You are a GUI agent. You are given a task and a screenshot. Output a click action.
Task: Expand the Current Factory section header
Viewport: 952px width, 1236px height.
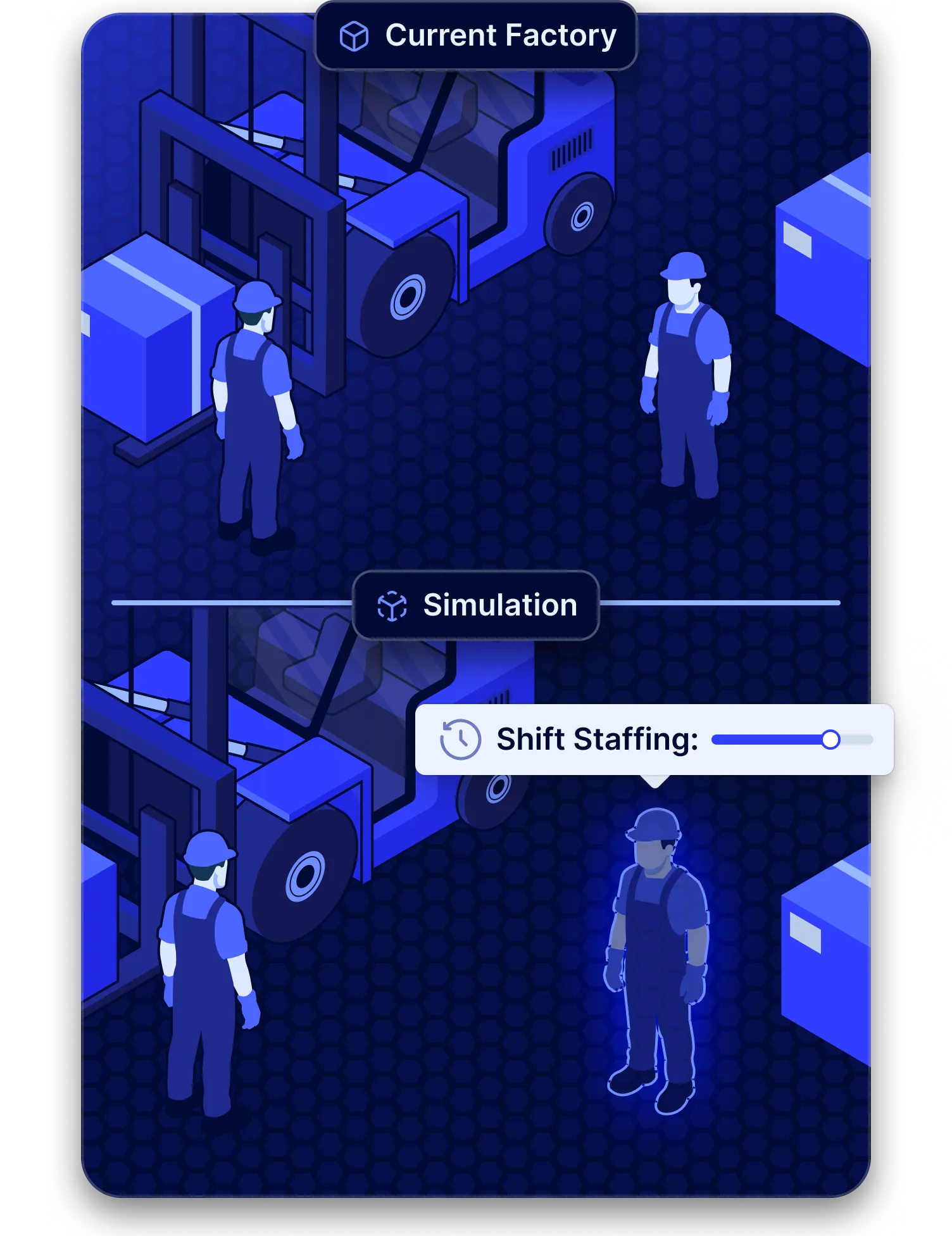click(476, 36)
